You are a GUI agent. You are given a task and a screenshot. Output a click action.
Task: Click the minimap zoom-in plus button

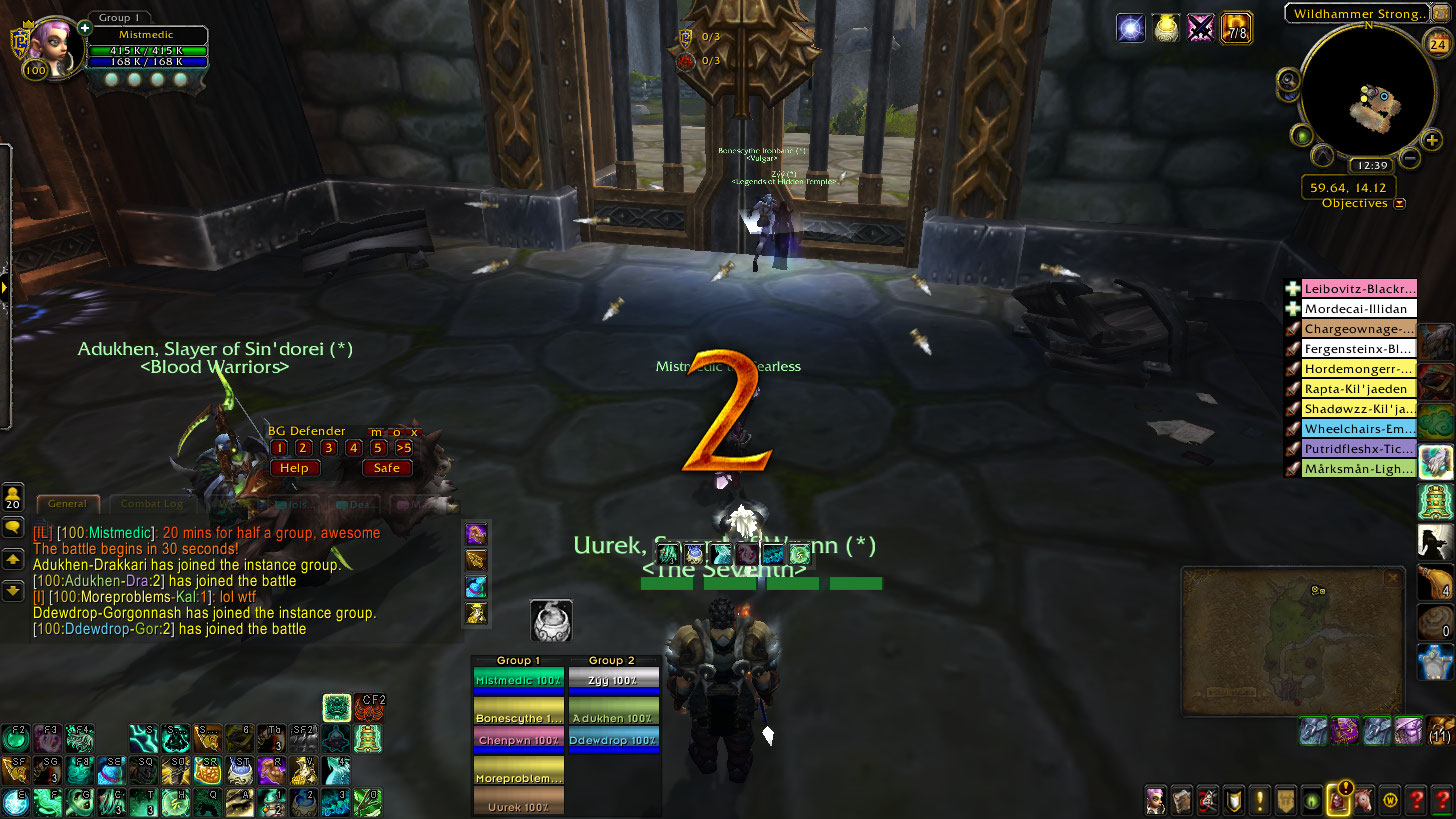tap(1432, 140)
